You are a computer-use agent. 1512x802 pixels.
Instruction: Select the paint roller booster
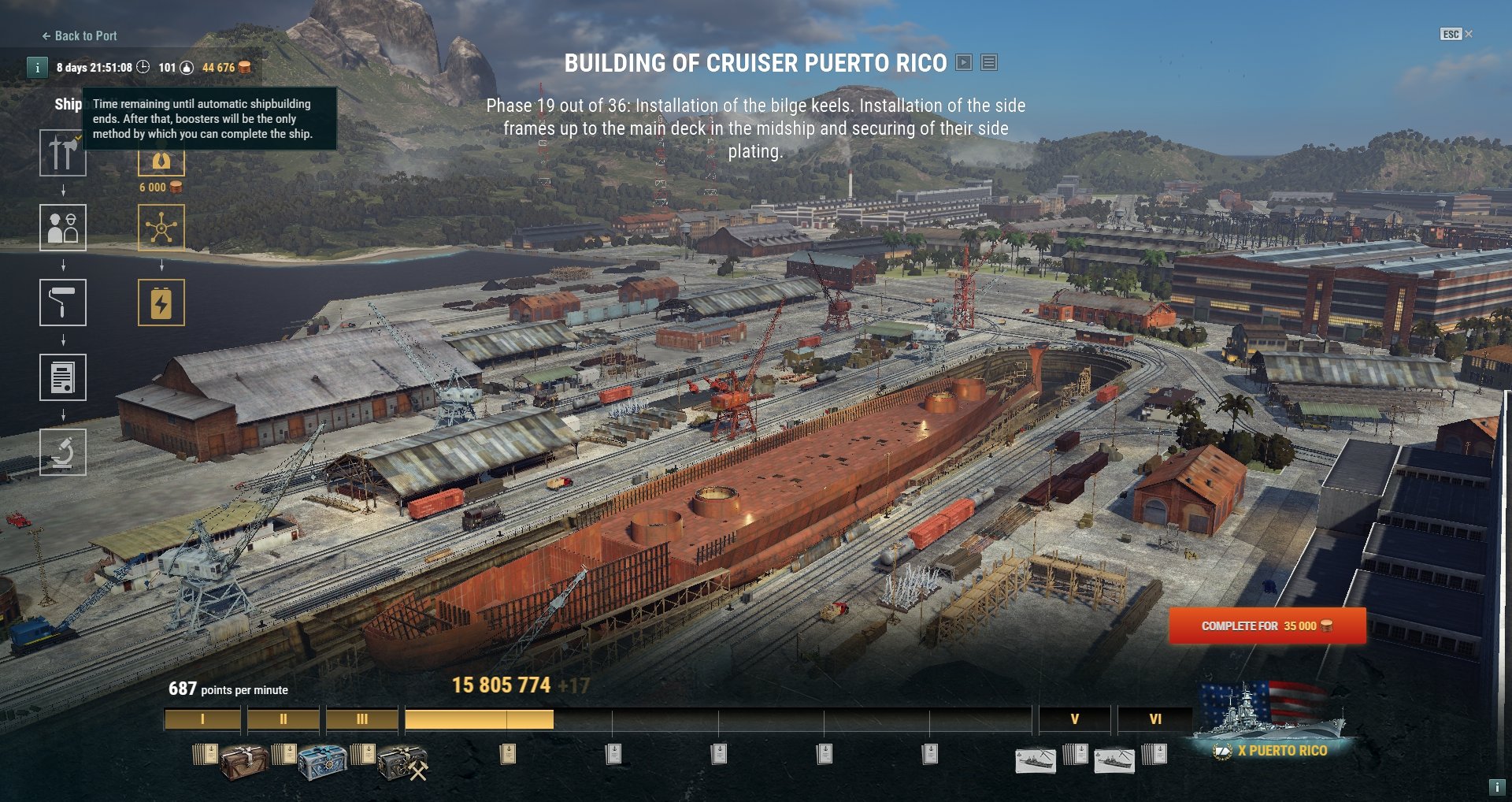63,303
